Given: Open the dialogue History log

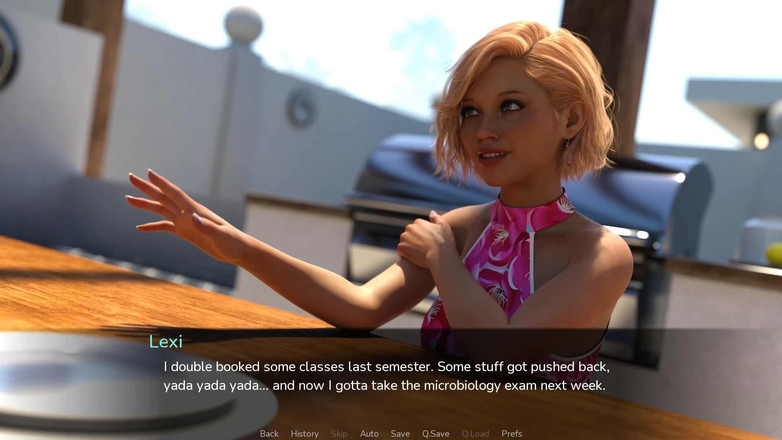Looking at the screenshot, I should pos(304,434).
